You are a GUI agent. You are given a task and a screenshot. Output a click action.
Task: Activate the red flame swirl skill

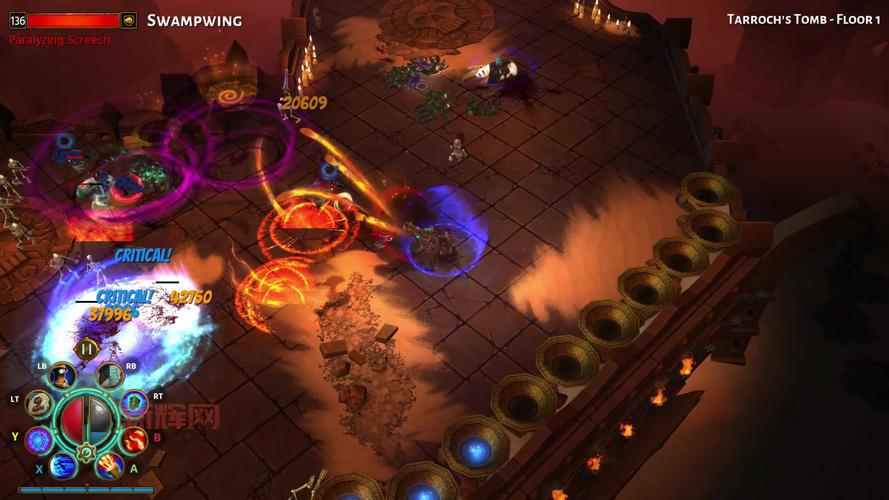pyautogui.click(x=134, y=439)
